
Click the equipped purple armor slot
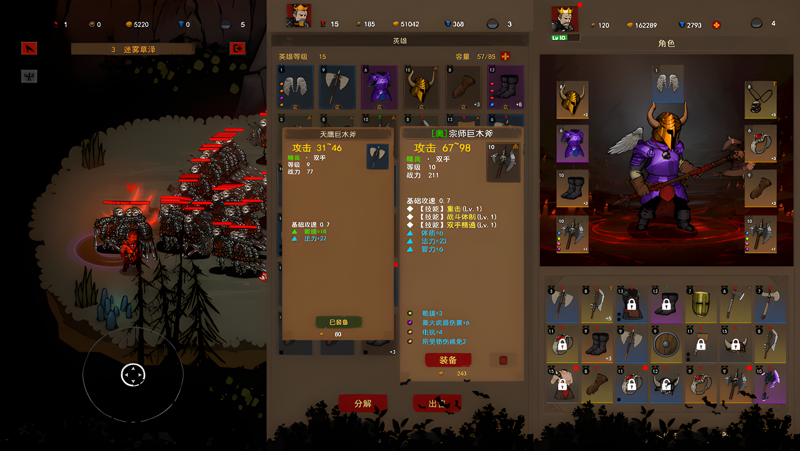point(572,145)
